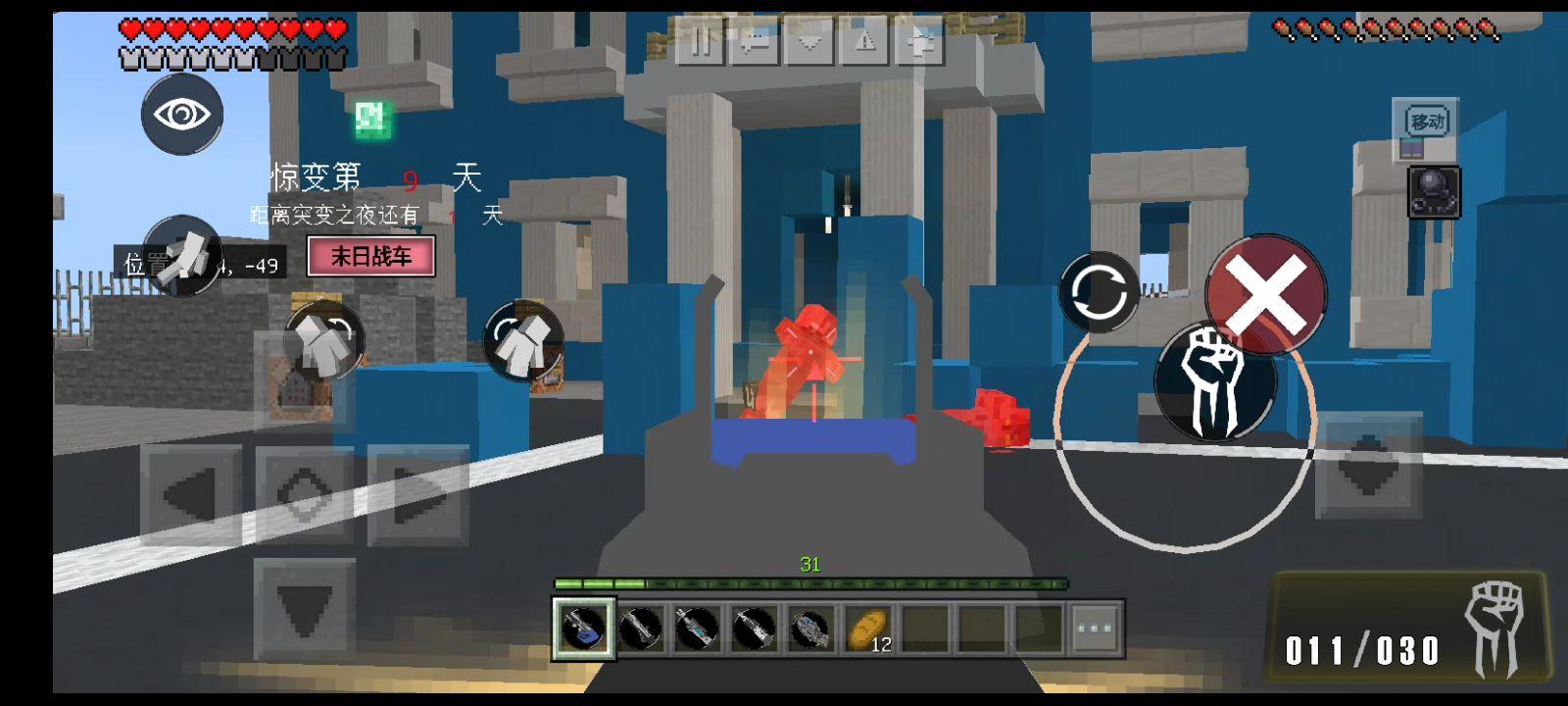Select the blue machine gun in first hotbar slot

coord(583,628)
